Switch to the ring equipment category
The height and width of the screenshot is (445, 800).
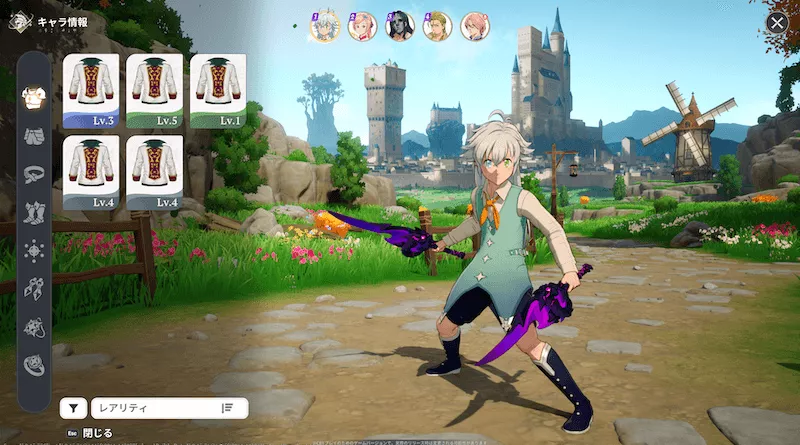[x=34, y=365]
